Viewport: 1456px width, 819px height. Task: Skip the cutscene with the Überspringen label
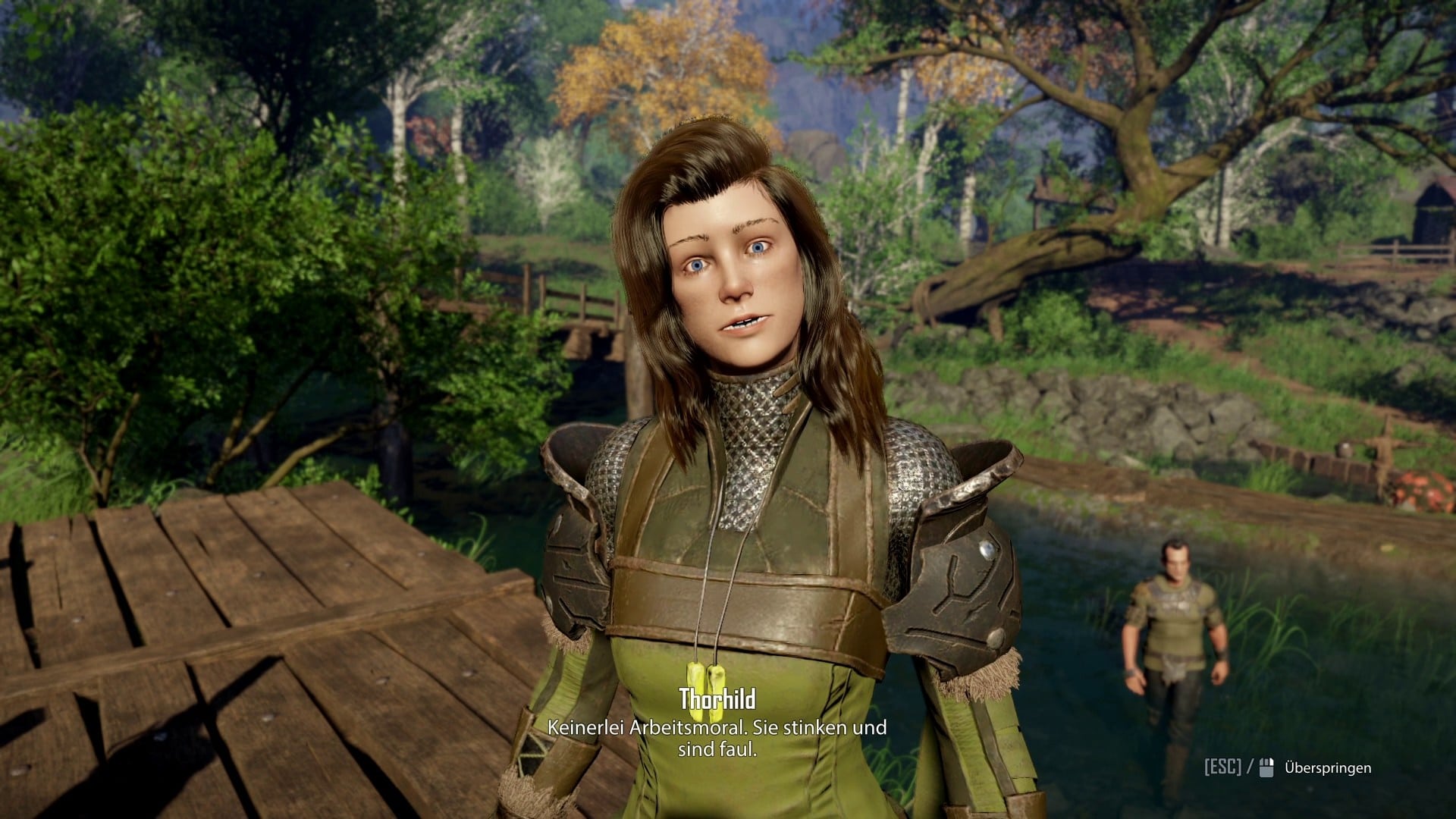1327,768
